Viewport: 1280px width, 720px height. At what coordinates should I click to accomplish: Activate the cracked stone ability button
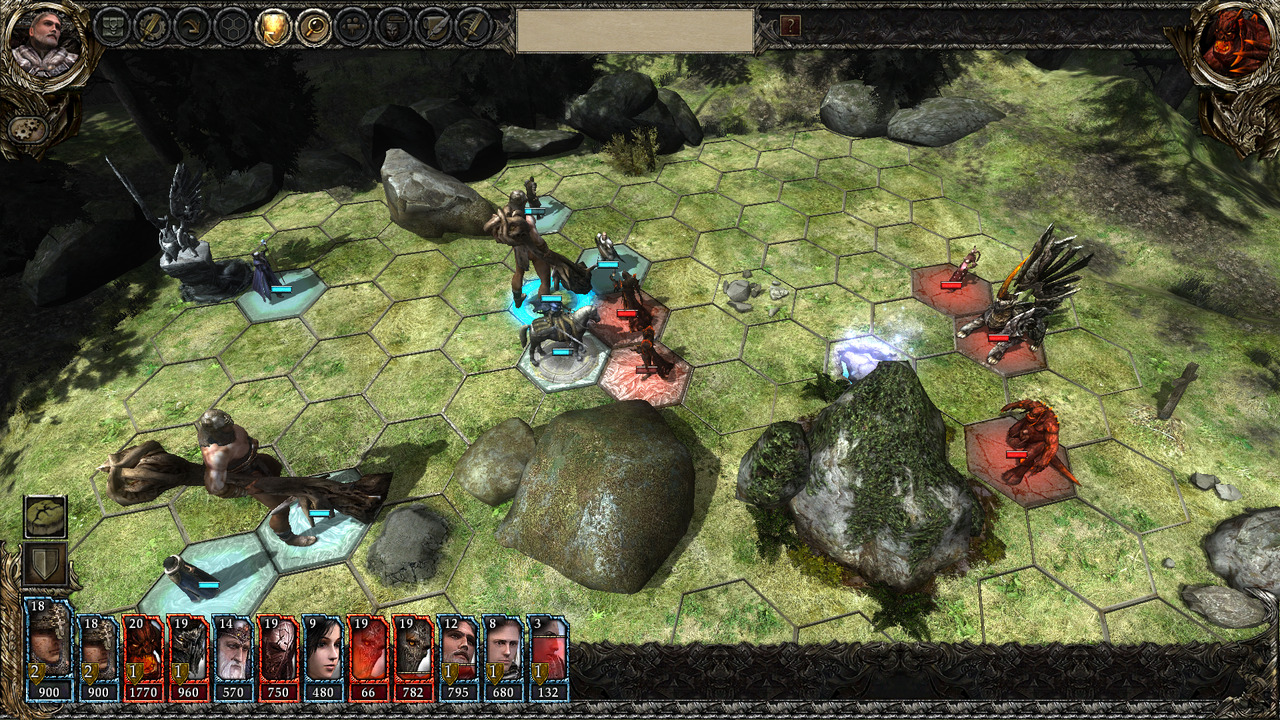[46, 518]
